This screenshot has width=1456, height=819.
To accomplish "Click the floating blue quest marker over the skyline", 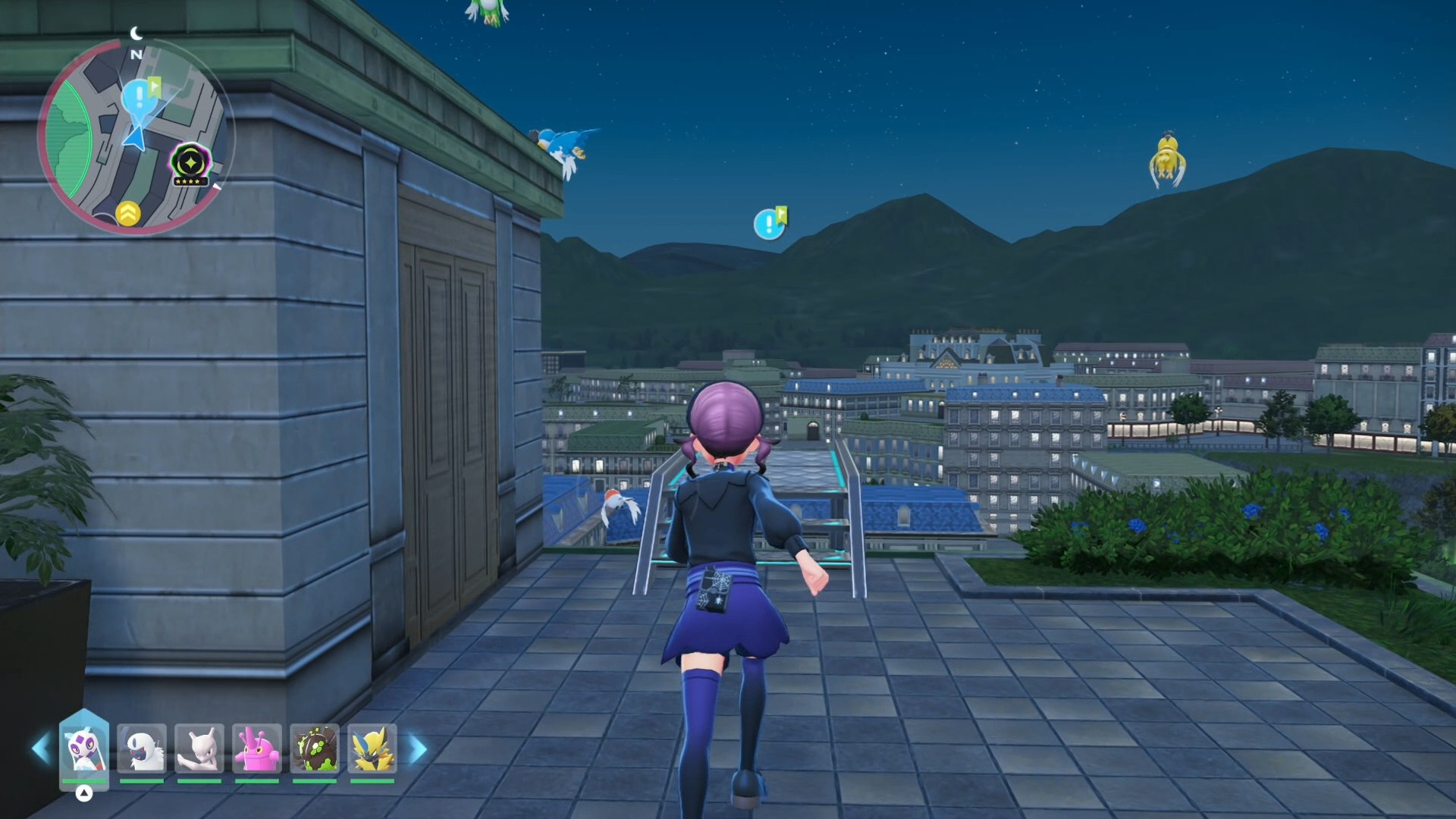I will click(769, 224).
